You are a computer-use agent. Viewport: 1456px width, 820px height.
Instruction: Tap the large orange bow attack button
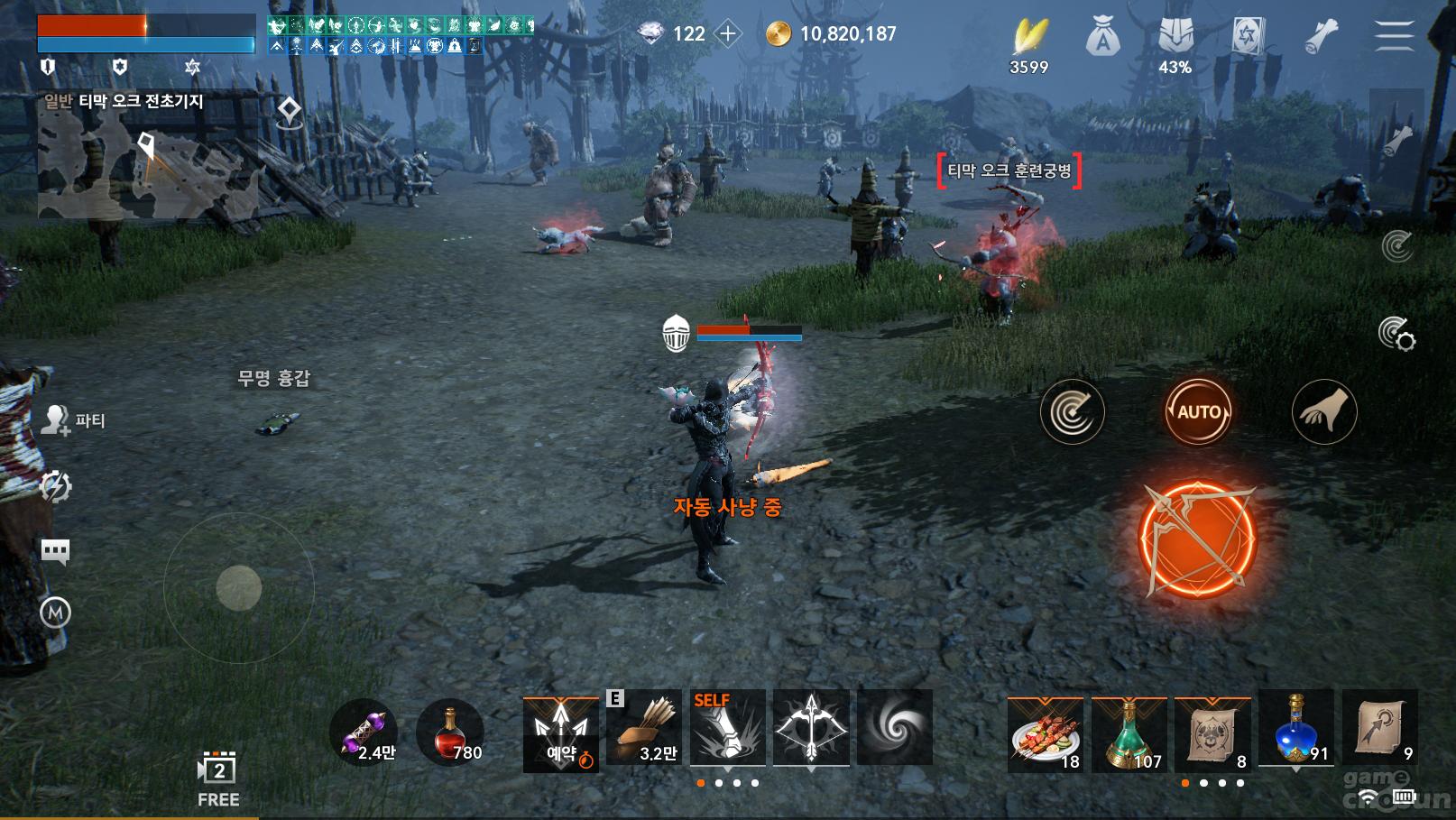point(1197,539)
